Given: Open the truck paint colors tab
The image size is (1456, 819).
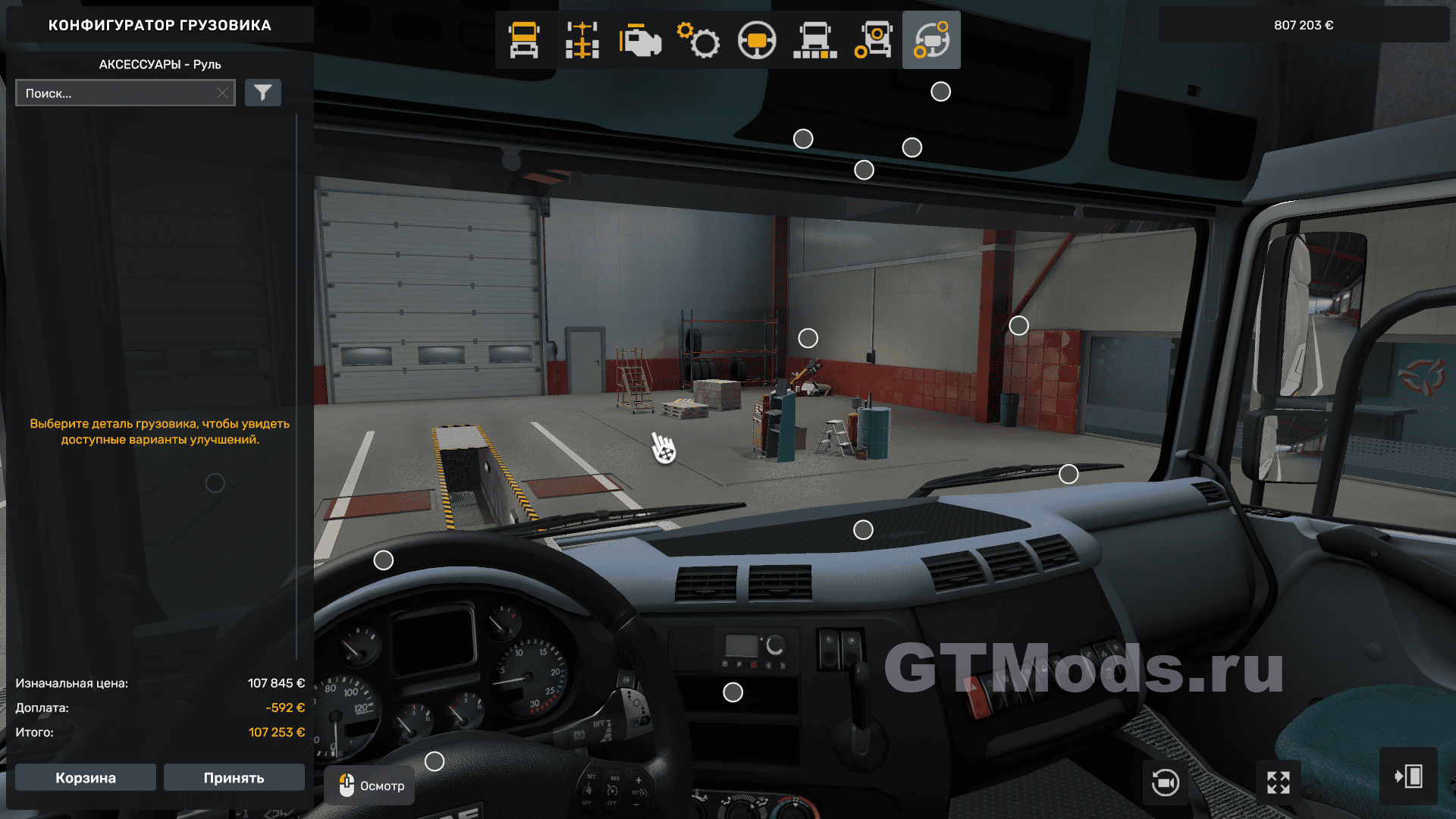Looking at the screenshot, I should [x=815, y=40].
